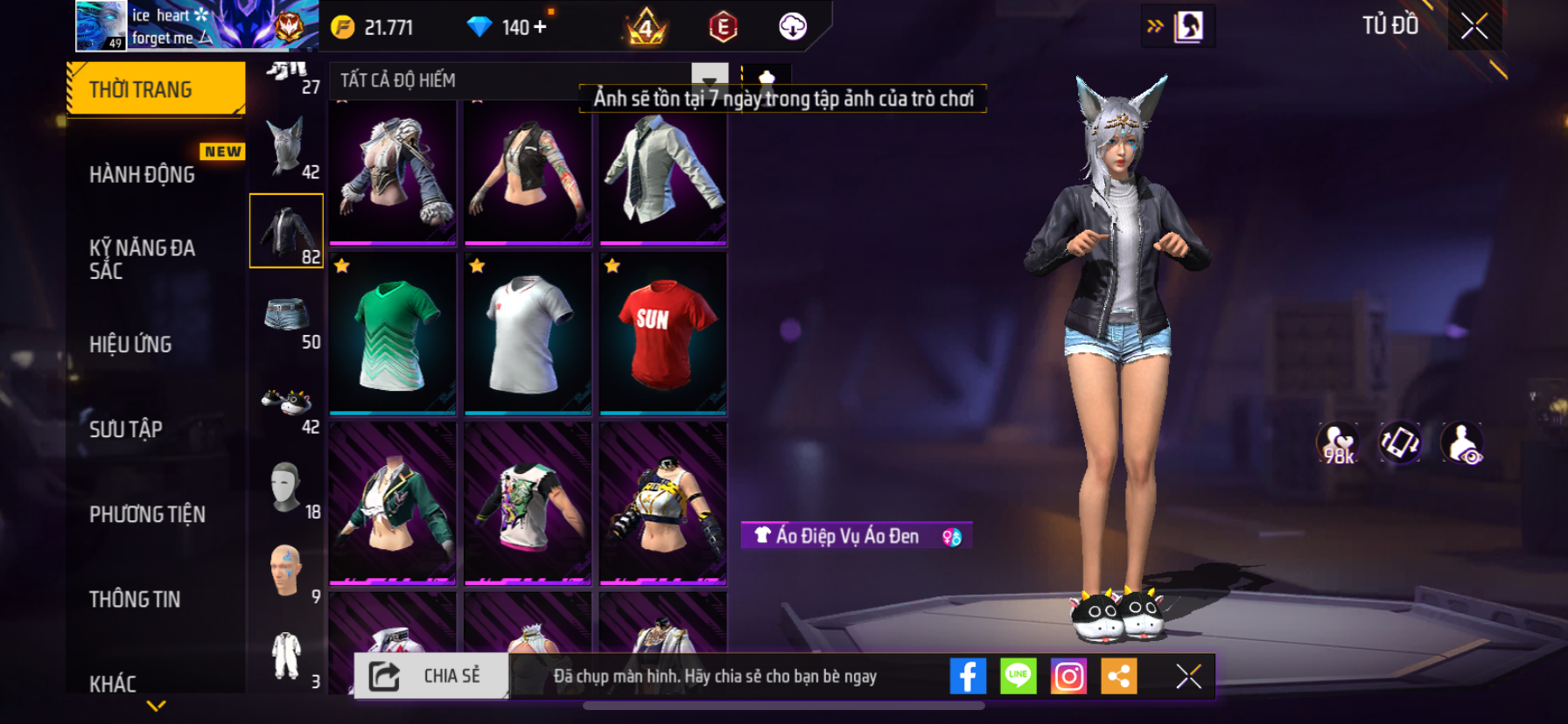Go to the Sưu Tập tab
This screenshot has width=1568, height=724.
coord(126,428)
